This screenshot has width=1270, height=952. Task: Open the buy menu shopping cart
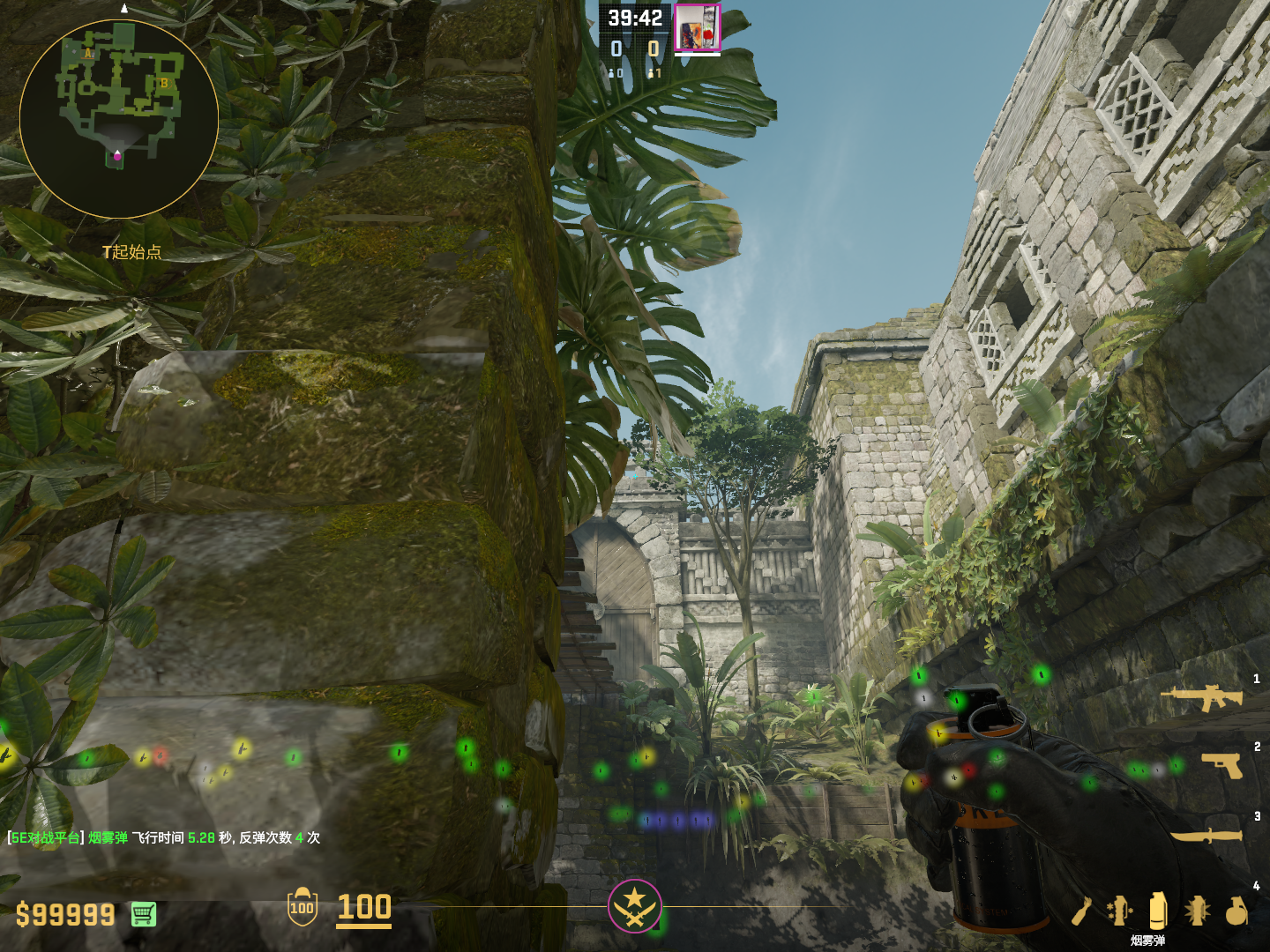144,914
